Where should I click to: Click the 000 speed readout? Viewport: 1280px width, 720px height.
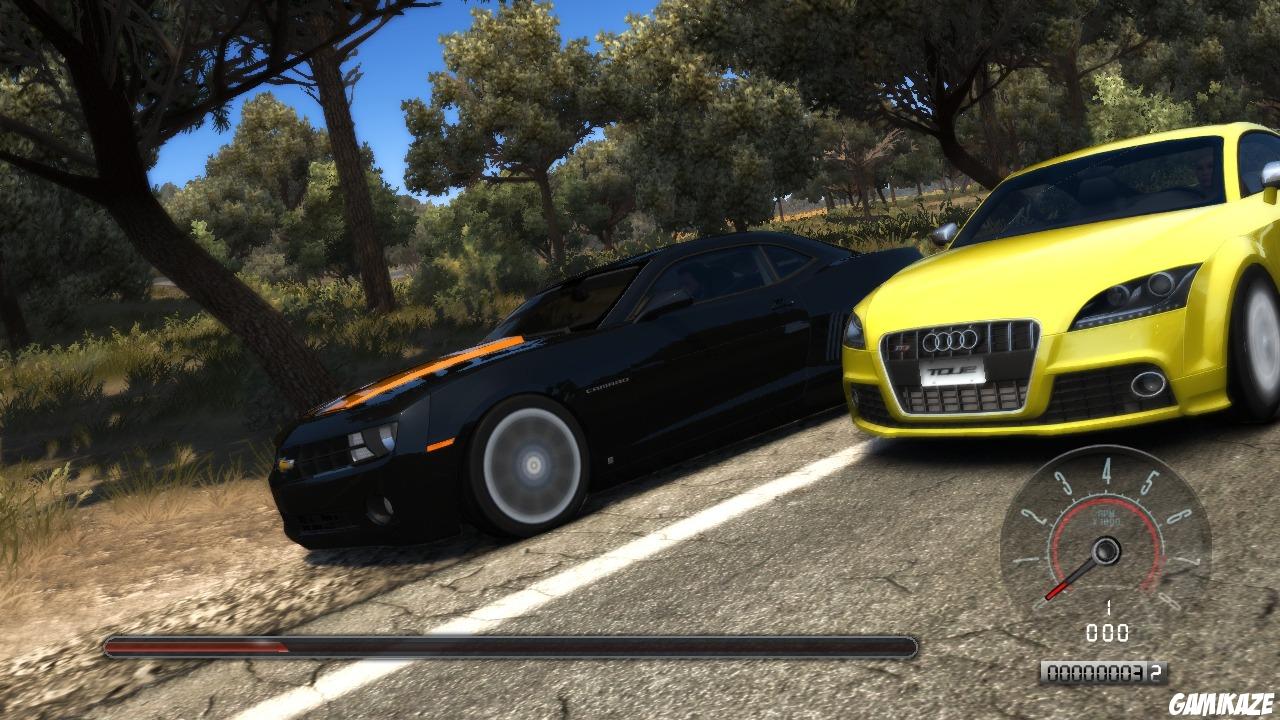[1108, 630]
